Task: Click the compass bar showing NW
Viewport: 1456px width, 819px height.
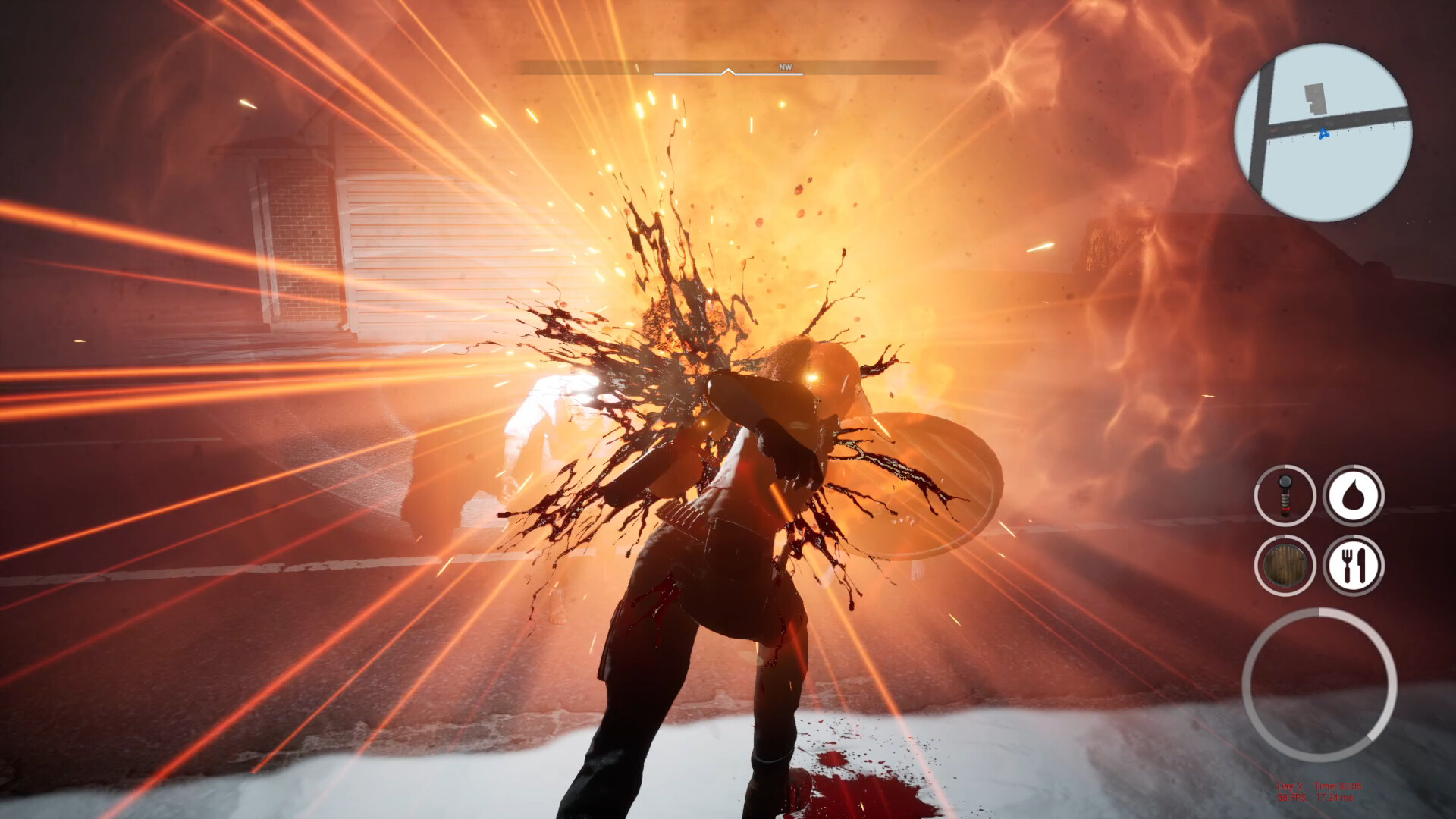Action: pyautogui.click(x=728, y=69)
